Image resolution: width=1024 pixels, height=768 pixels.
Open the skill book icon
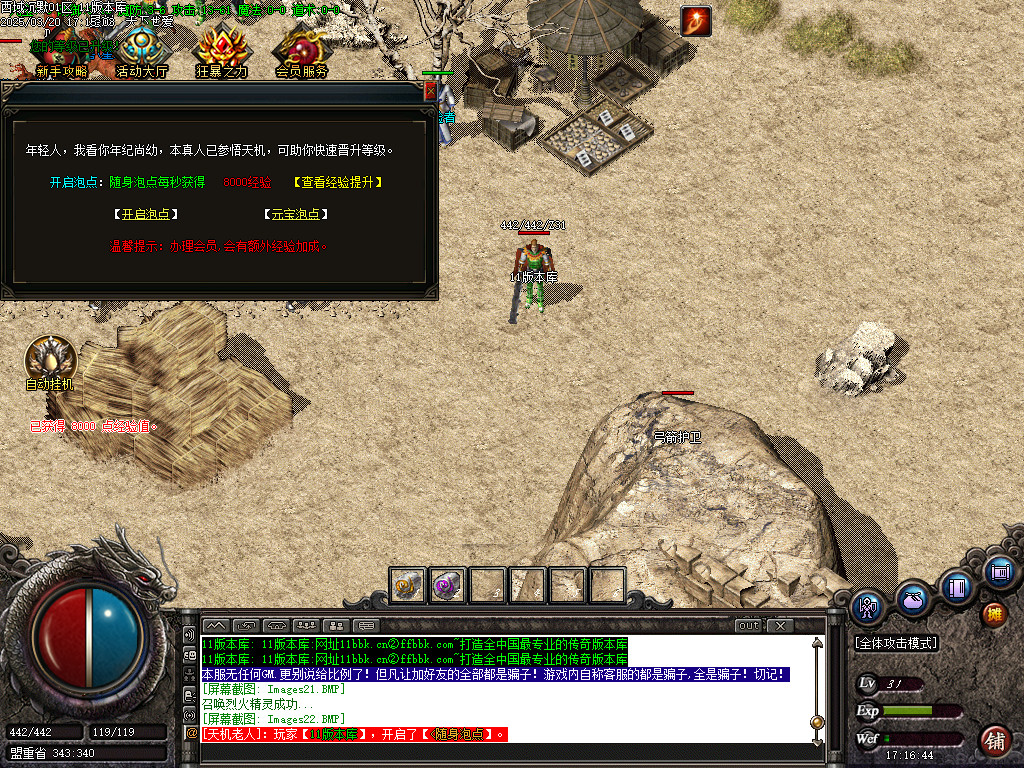(x=957, y=587)
